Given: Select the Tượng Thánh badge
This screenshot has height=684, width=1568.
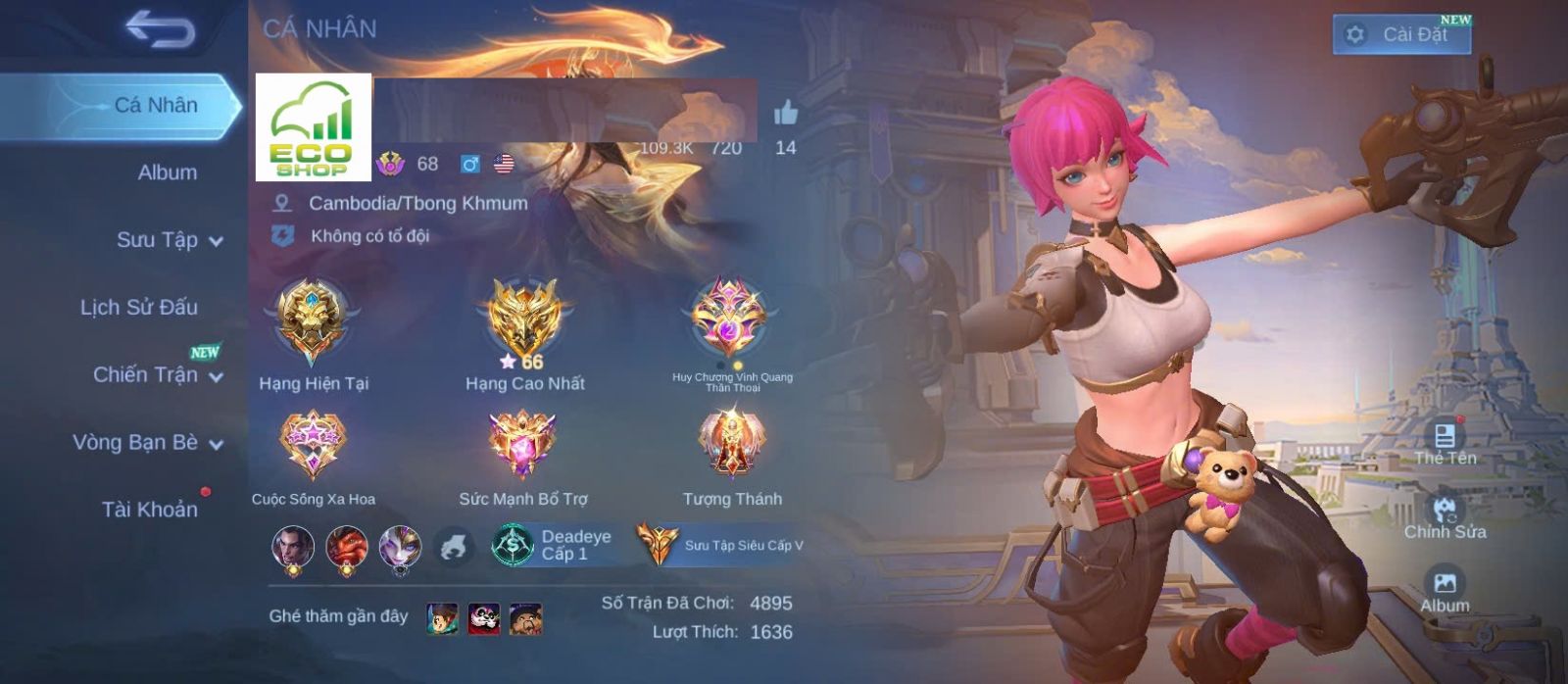Looking at the screenshot, I should 732,446.
